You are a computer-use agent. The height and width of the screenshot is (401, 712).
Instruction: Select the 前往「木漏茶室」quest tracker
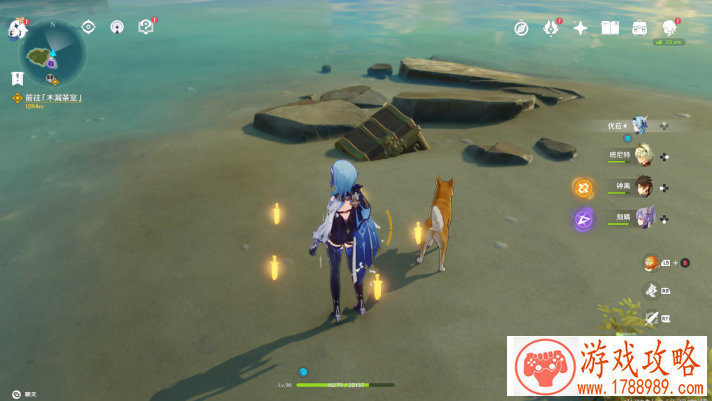(x=52, y=97)
